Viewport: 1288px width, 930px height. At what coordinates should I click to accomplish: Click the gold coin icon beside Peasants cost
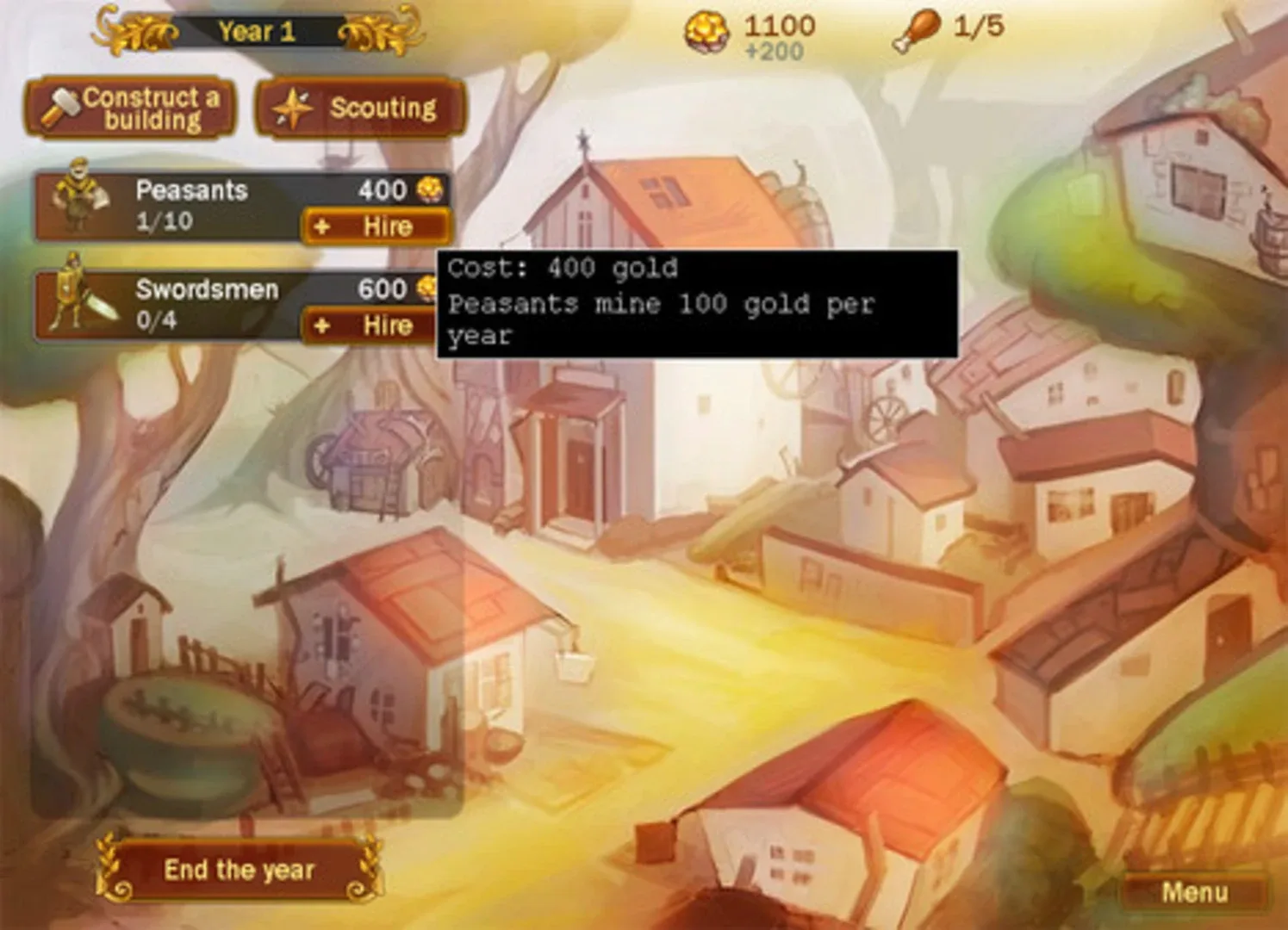[x=428, y=188]
